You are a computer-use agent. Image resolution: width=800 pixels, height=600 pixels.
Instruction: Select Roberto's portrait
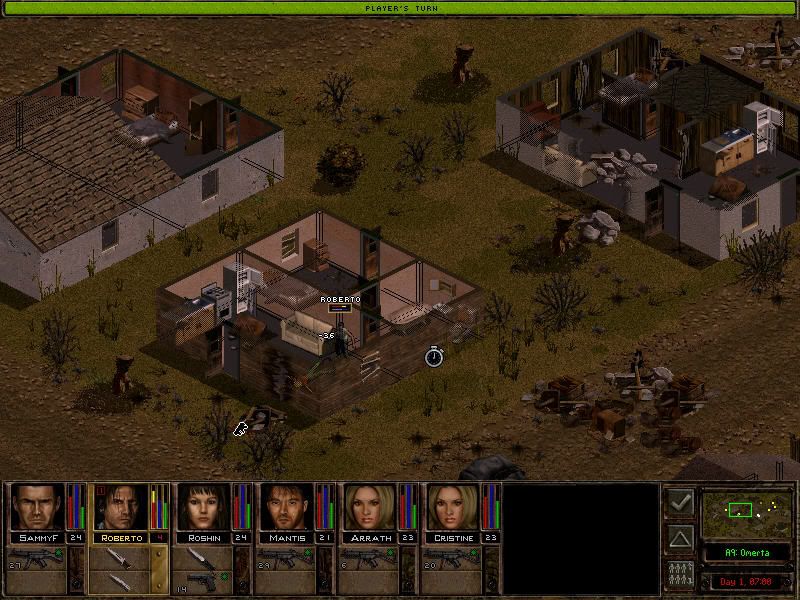pos(120,507)
